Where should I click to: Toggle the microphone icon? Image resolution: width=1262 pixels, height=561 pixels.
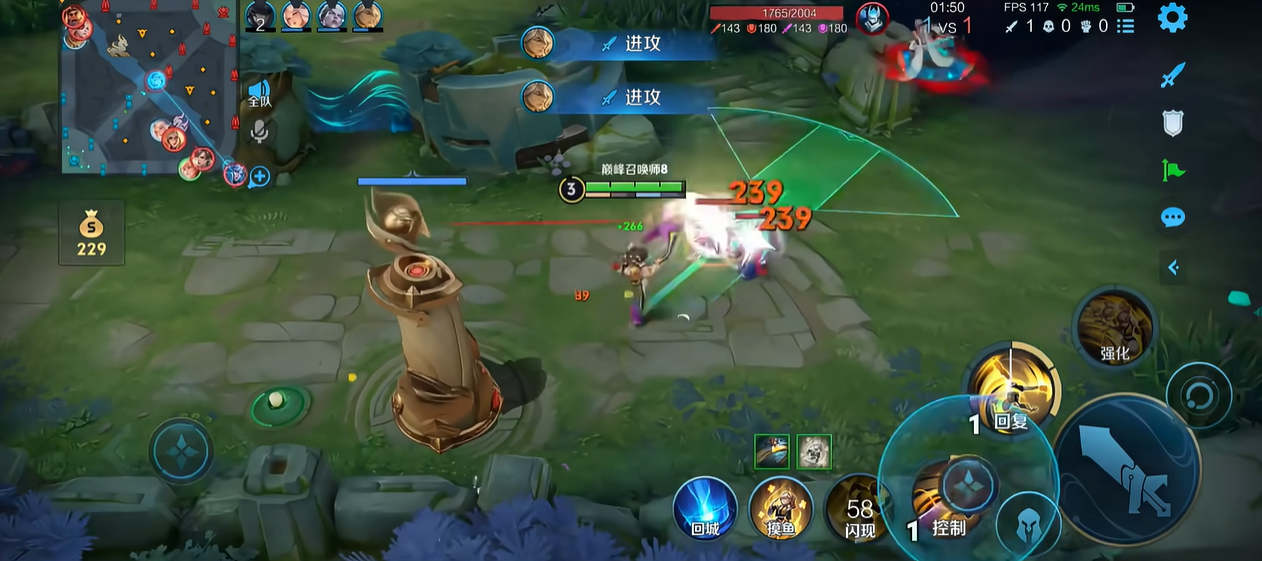pos(260,131)
